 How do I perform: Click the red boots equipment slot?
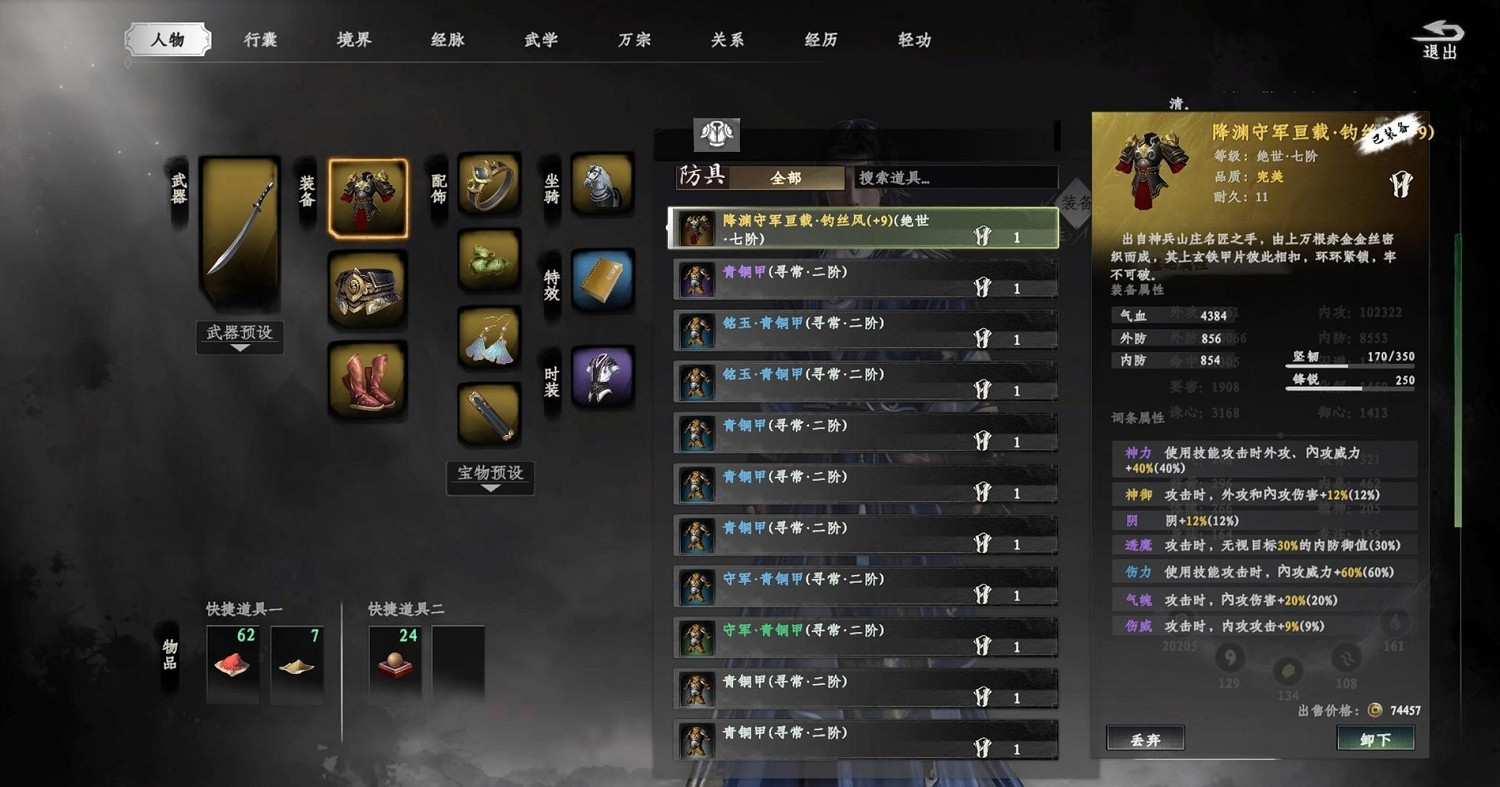[367, 380]
